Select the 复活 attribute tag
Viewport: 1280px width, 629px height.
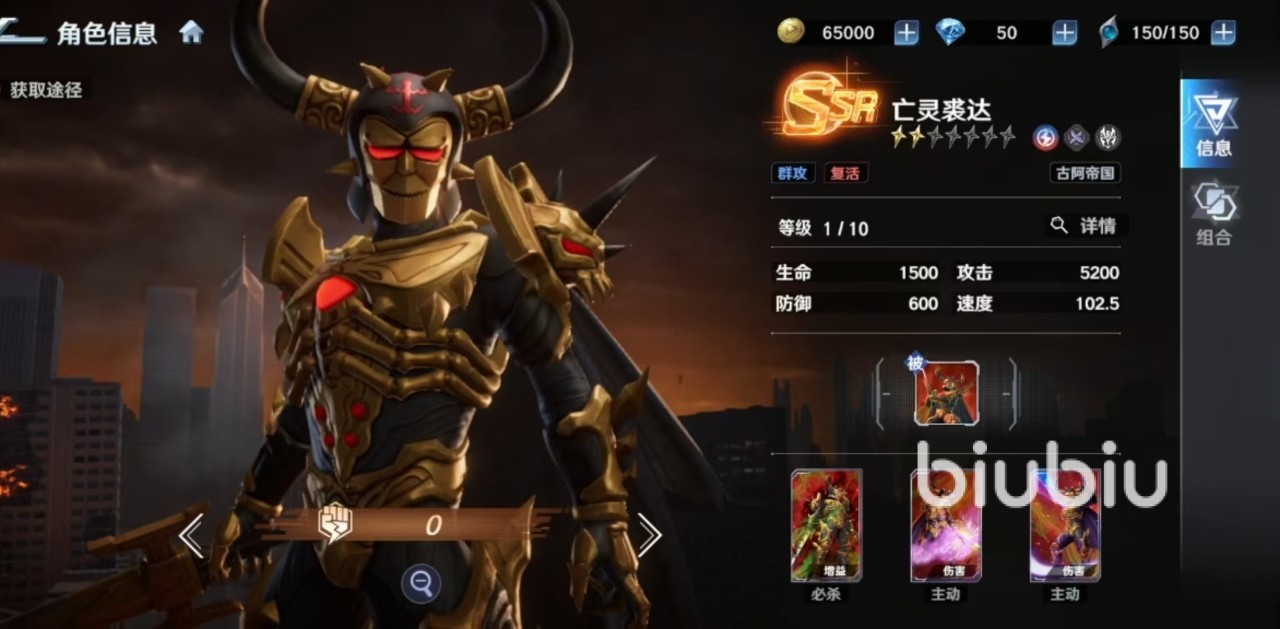pos(845,173)
